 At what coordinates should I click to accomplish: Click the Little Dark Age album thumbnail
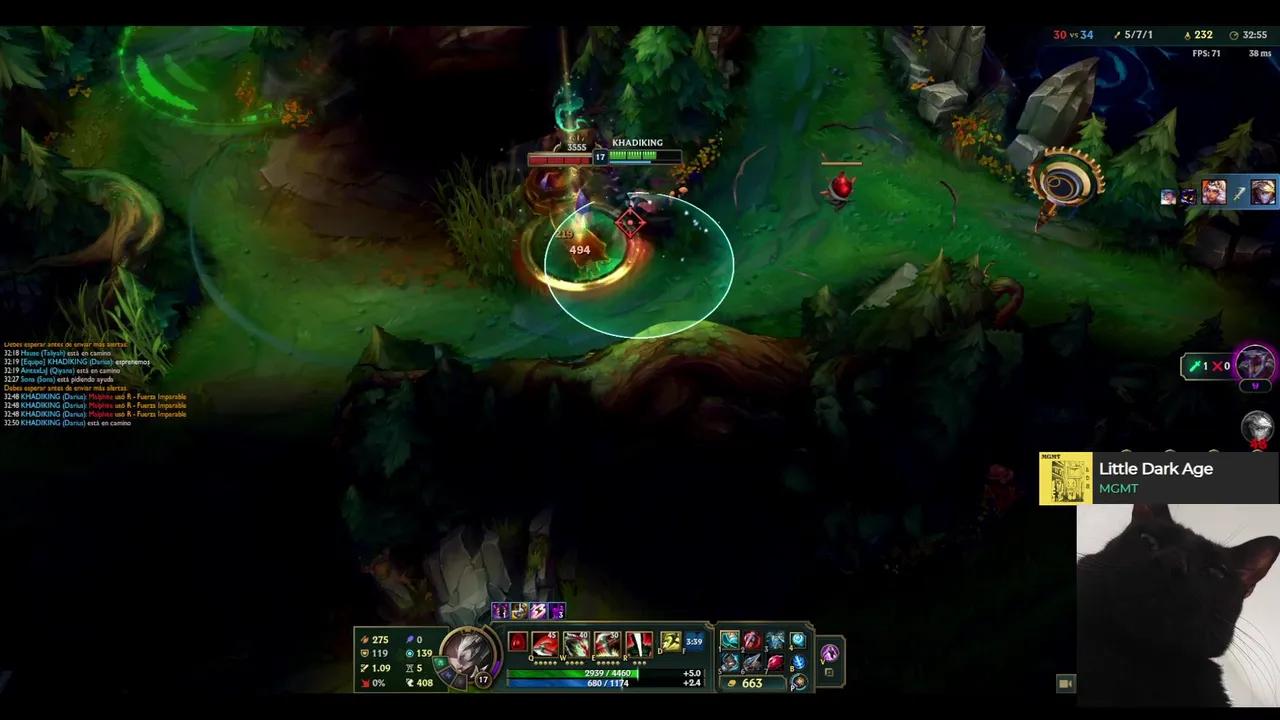tap(1065, 478)
